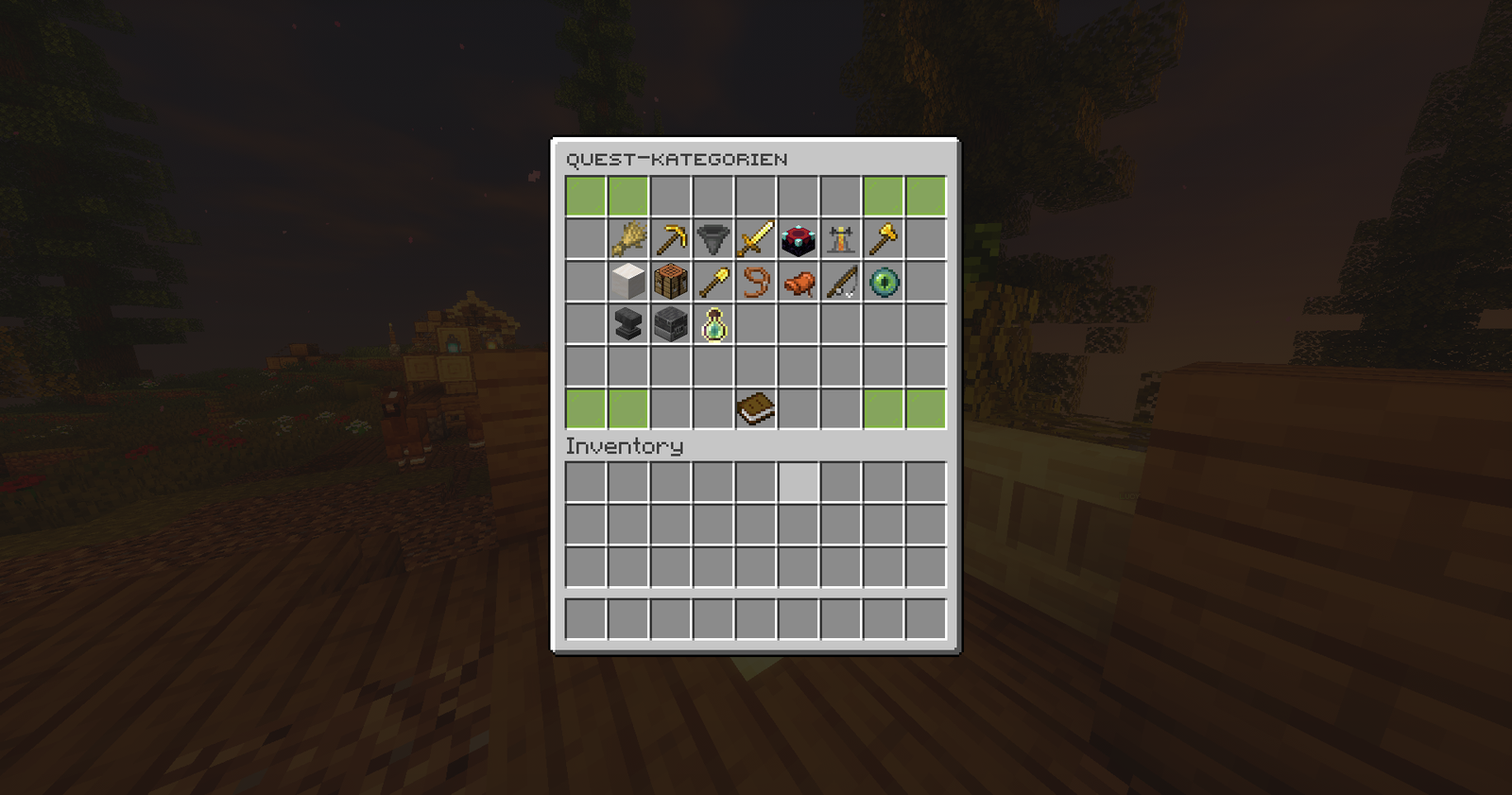Select the golden sword quest category
Screen dimensions: 1512x795
click(x=755, y=239)
